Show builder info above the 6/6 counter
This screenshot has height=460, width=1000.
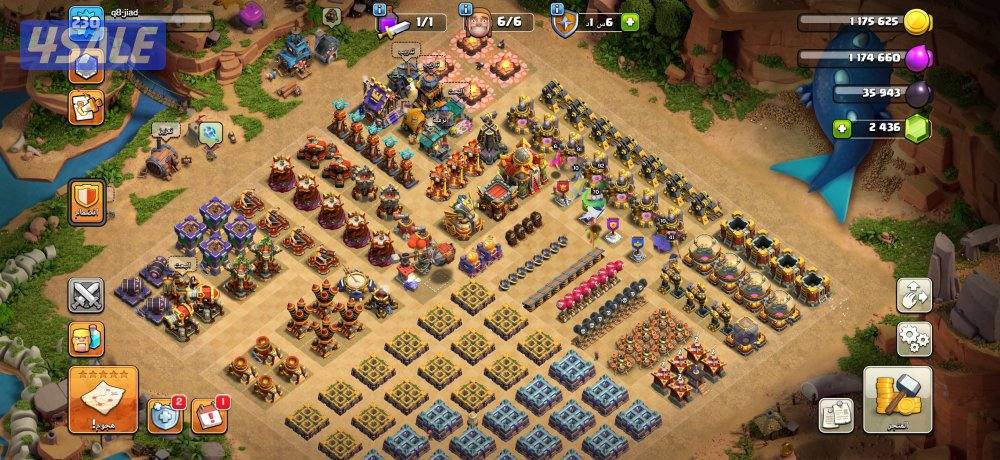tap(466, 8)
